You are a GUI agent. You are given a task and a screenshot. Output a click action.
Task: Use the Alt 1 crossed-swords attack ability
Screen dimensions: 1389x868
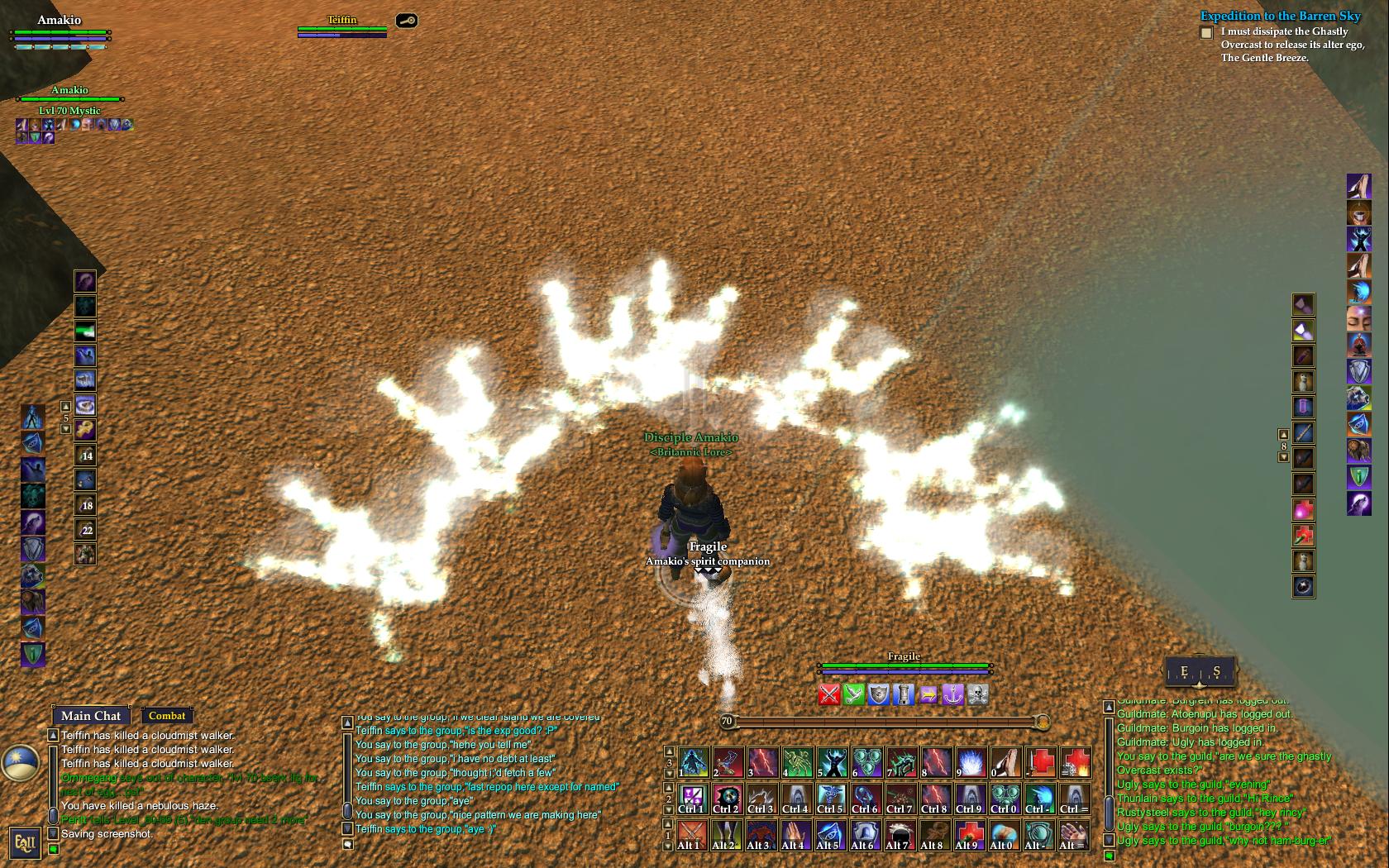tap(692, 835)
